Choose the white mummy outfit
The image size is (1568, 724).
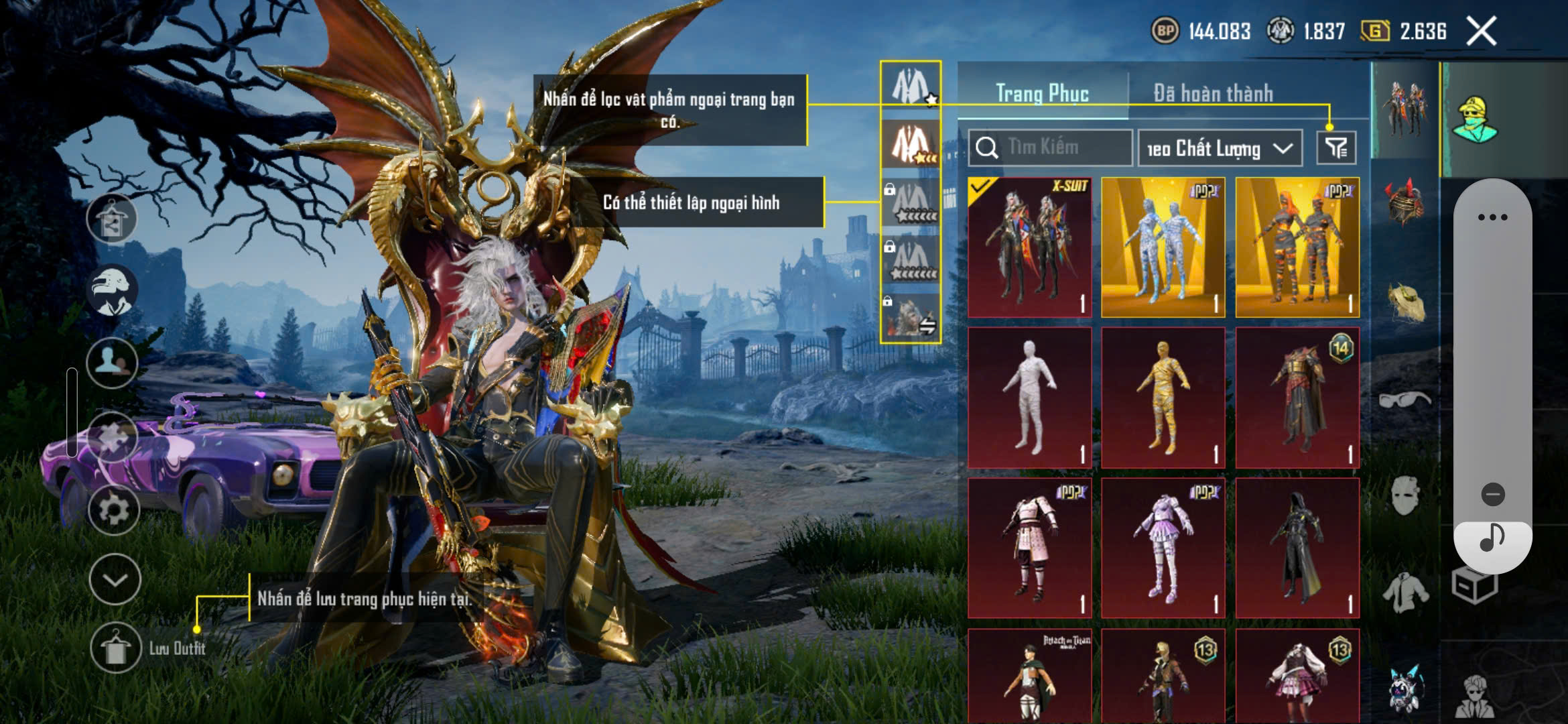coord(1029,398)
